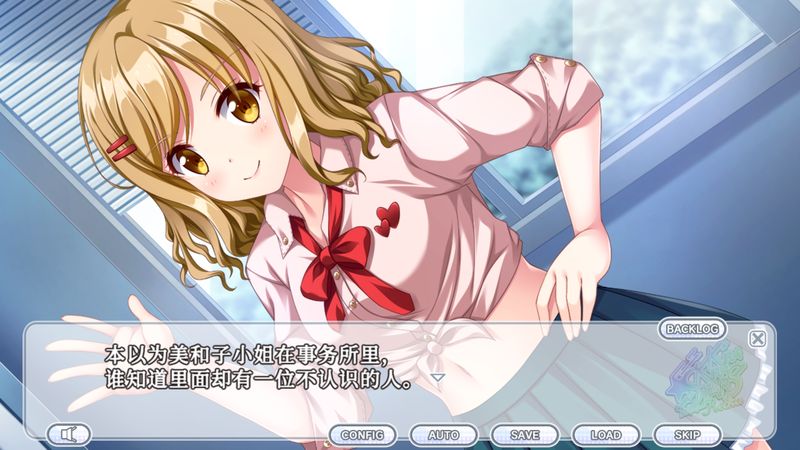Close the dialogue text window
The width and height of the screenshot is (800, 450).
tap(758, 338)
